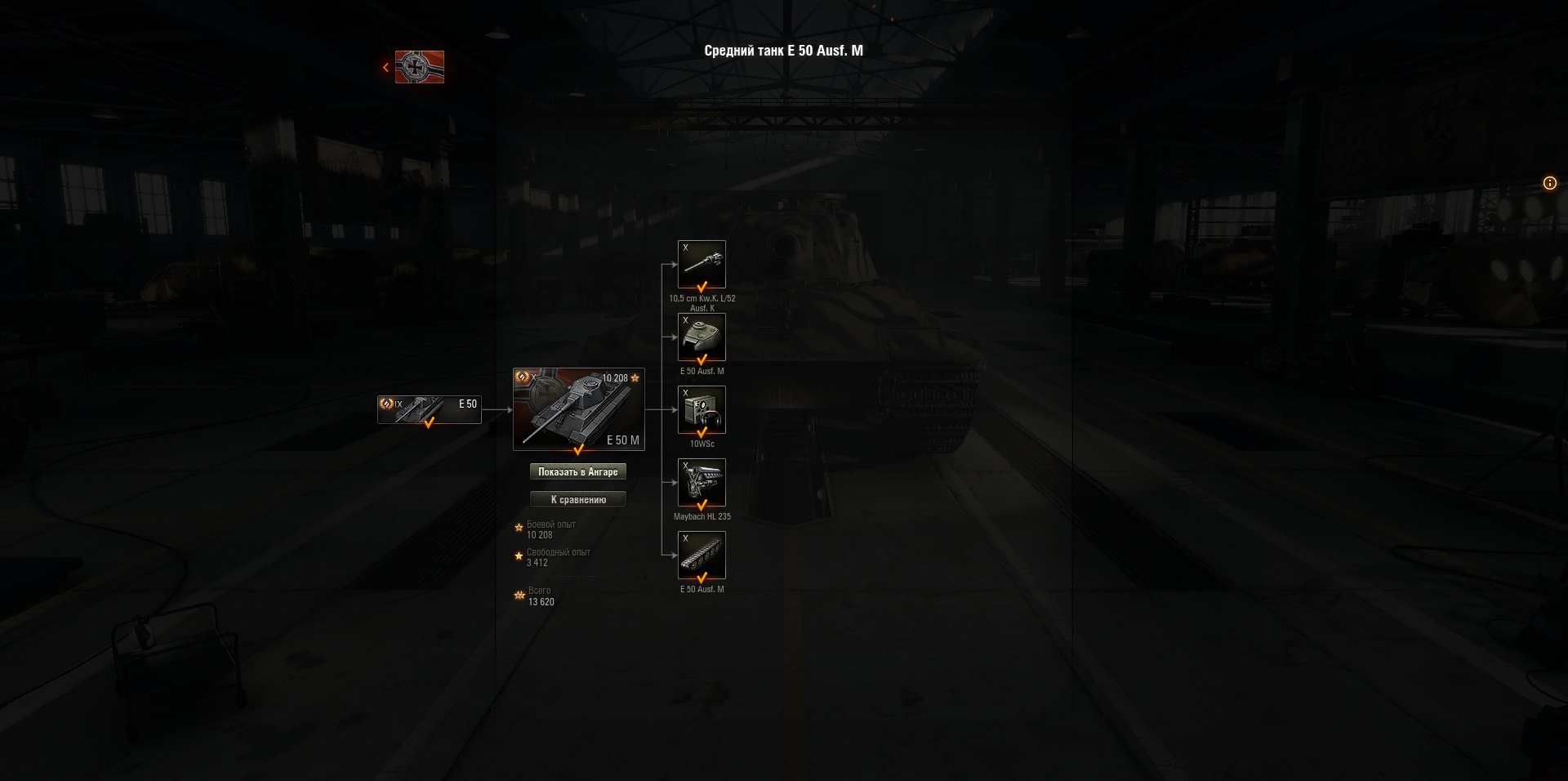Viewport: 1568px width, 781px height.
Task: Click the info icon on the right edge
Action: 1549,183
